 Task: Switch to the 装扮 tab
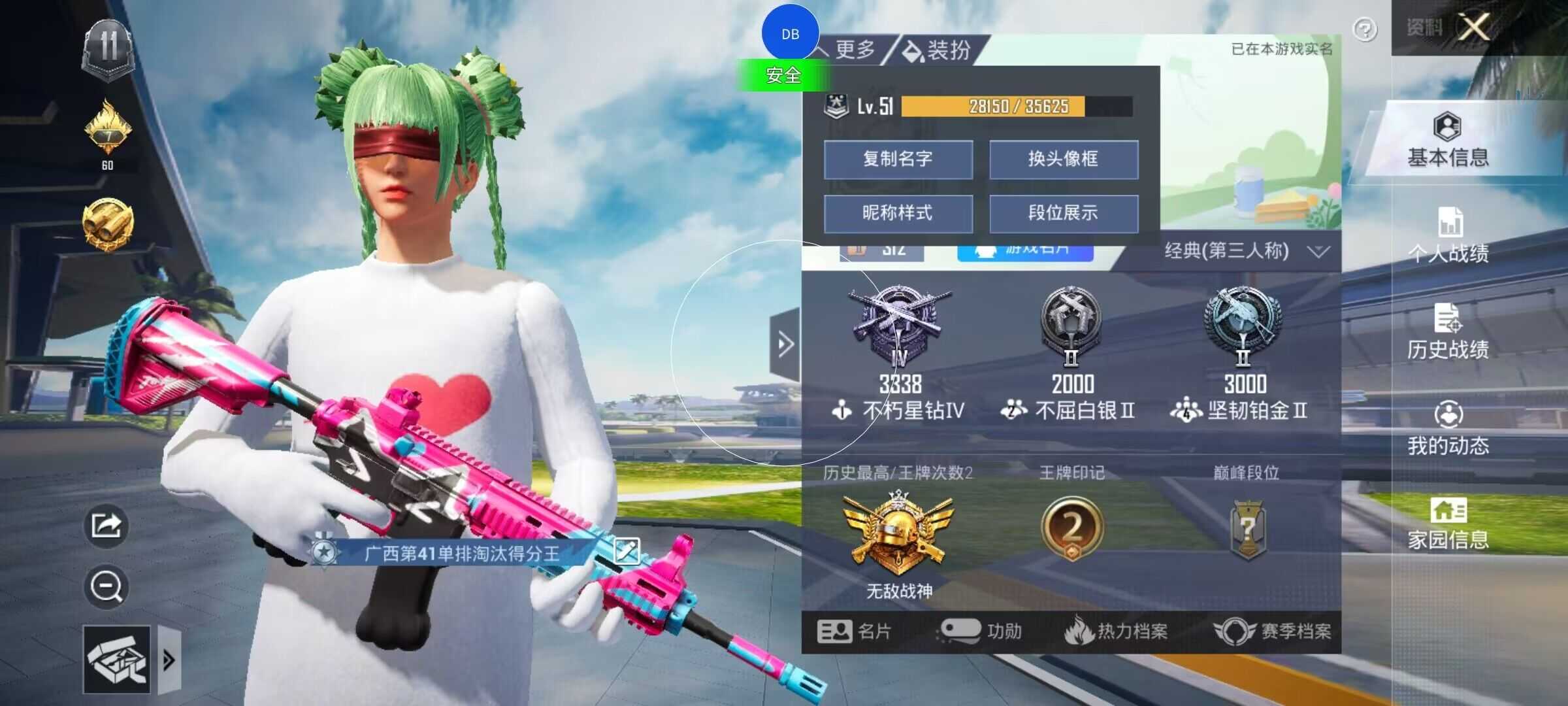[944, 50]
